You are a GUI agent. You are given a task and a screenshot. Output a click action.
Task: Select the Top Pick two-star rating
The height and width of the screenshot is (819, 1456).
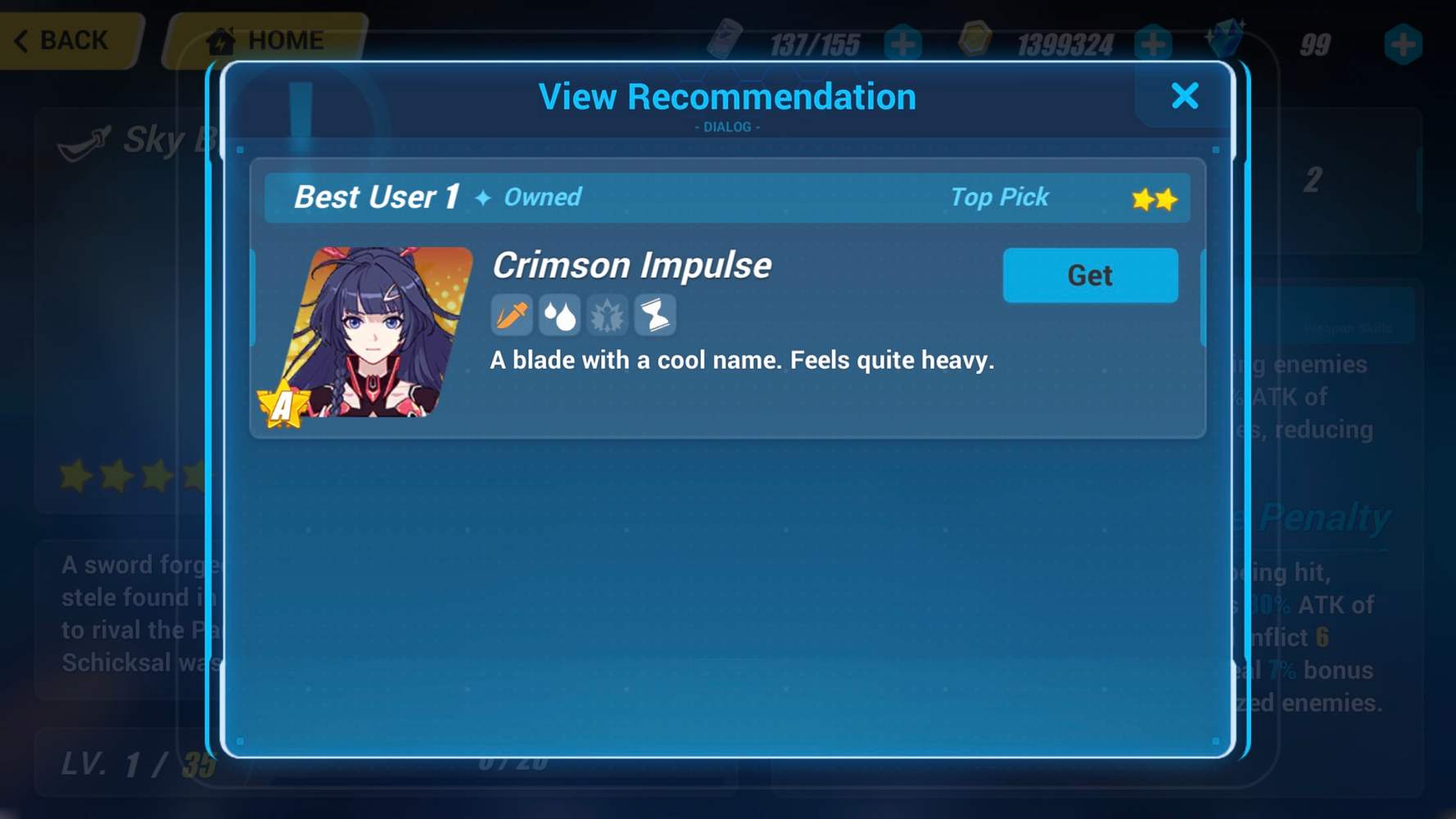coord(1152,197)
